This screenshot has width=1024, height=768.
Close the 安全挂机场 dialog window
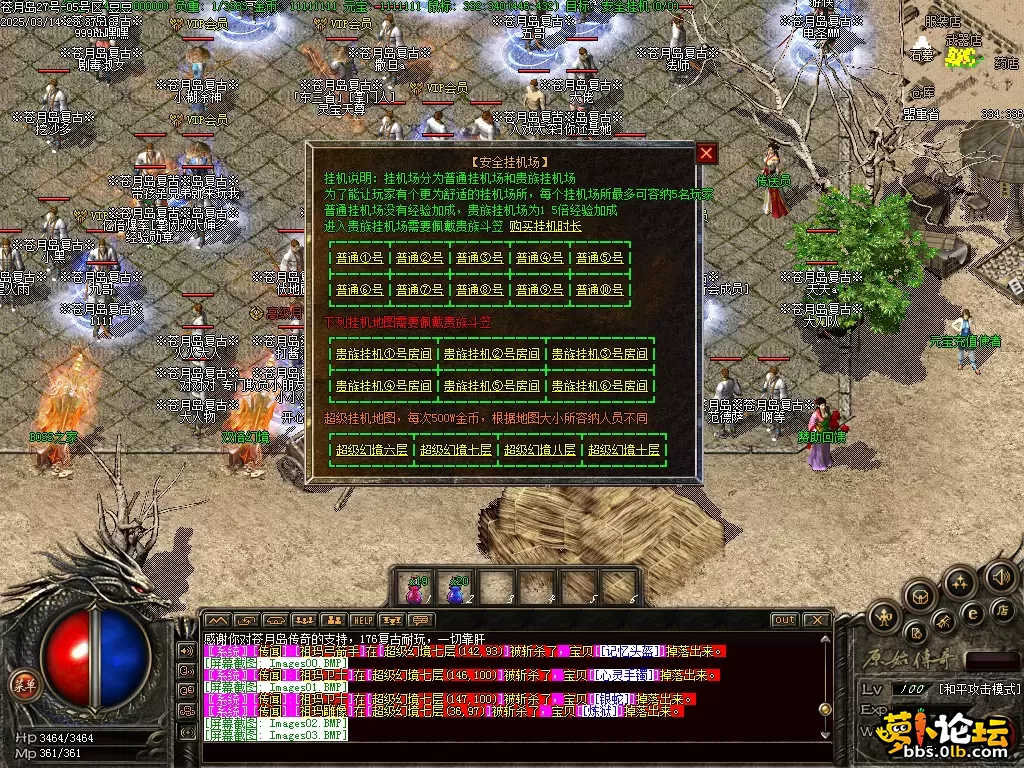pyautogui.click(x=707, y=153)
